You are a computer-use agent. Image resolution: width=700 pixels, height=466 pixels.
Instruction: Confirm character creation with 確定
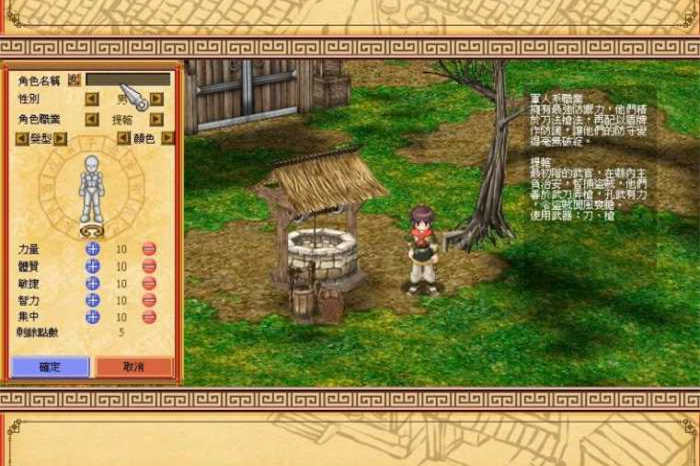[50, 367]
